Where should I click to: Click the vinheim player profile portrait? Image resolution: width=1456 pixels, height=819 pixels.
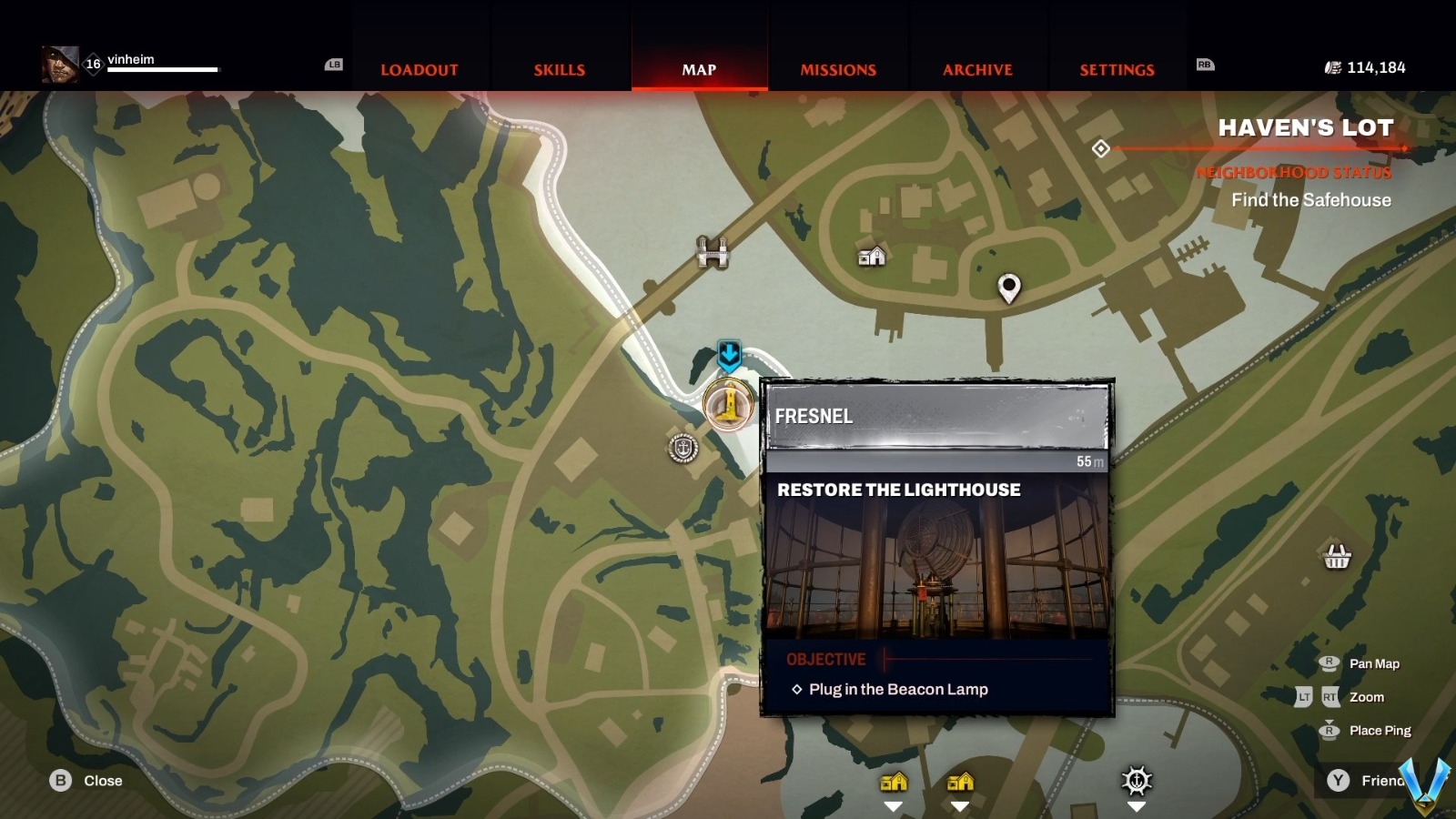(x=60, y=65)
